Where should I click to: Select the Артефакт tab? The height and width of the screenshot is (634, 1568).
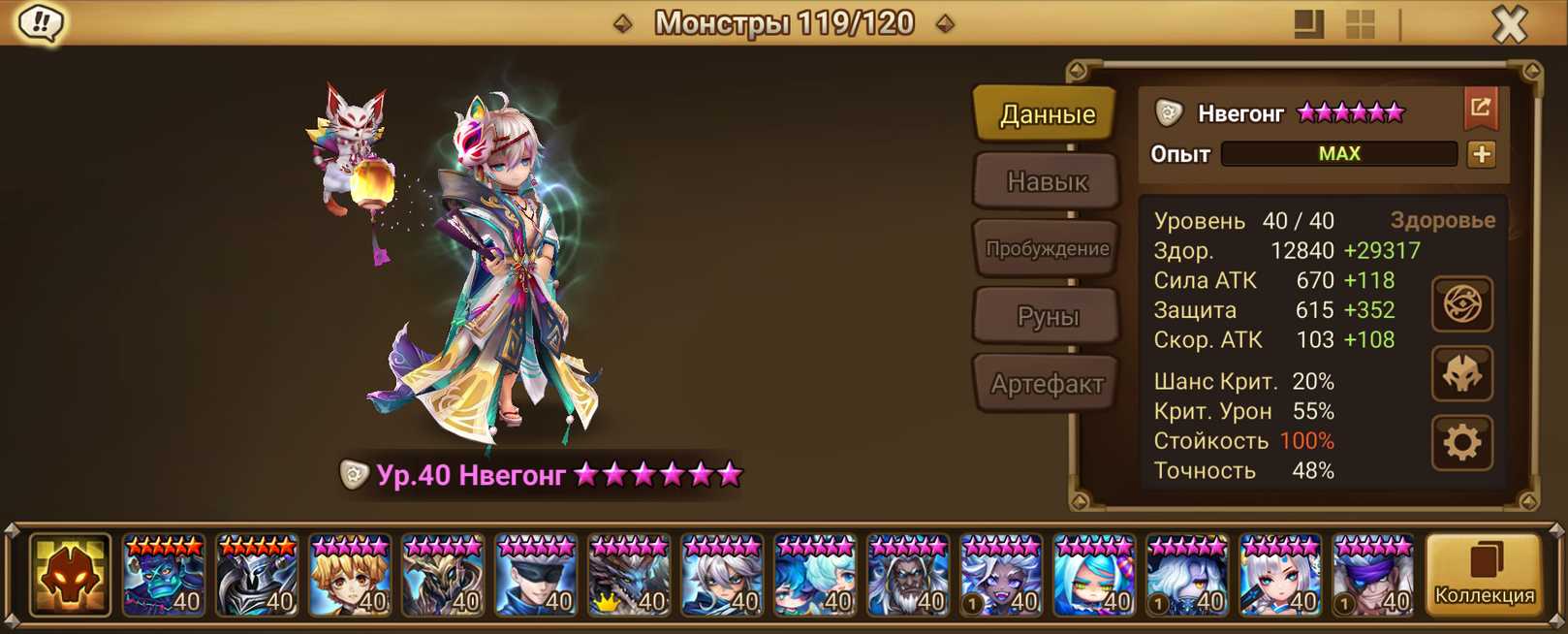[x=1047, y=384]
